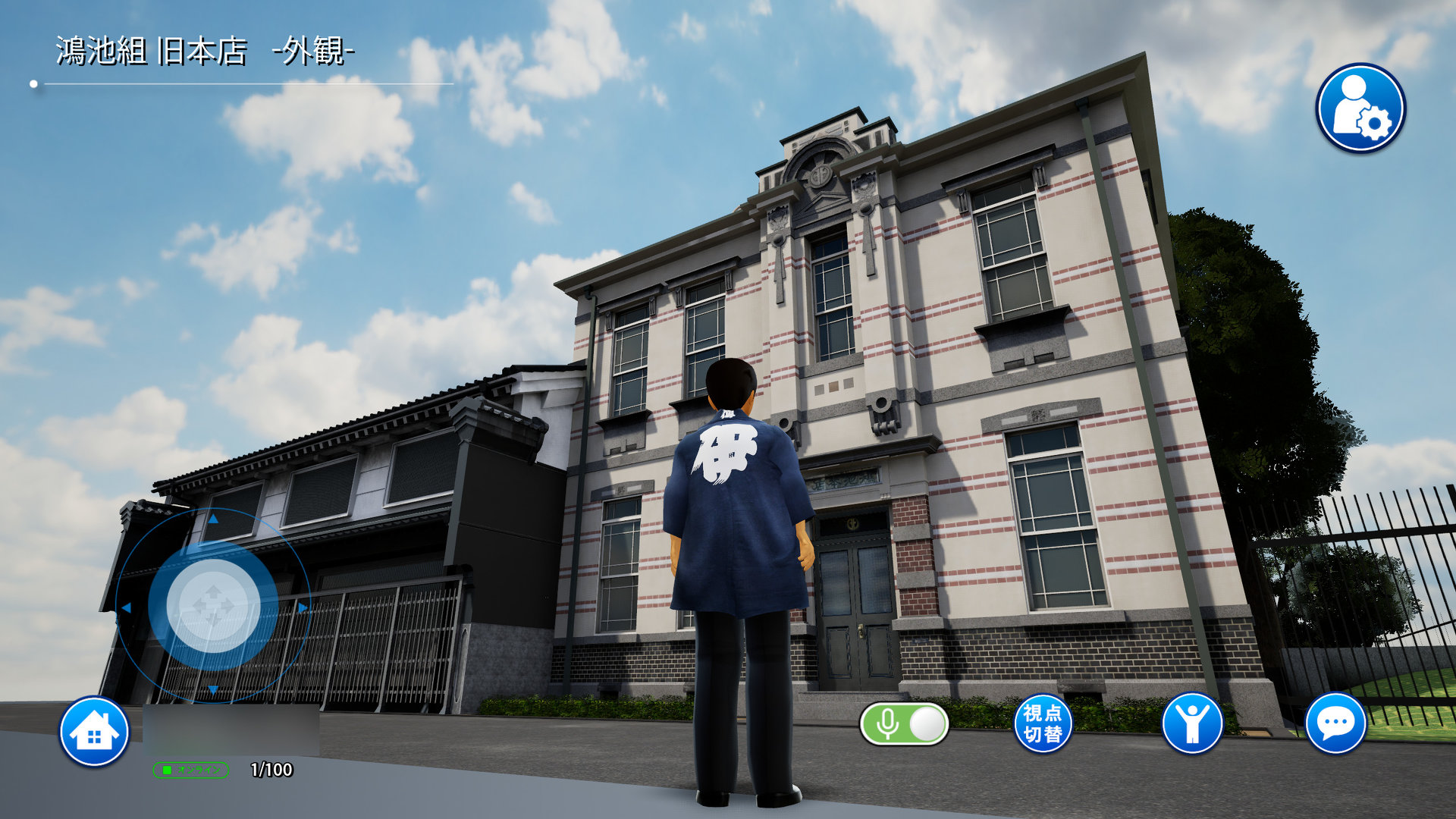The height and width of the screenshot is (819, 1456).
Task: Tap the virtual joystick's right arrow
Action: click(303, 607)
